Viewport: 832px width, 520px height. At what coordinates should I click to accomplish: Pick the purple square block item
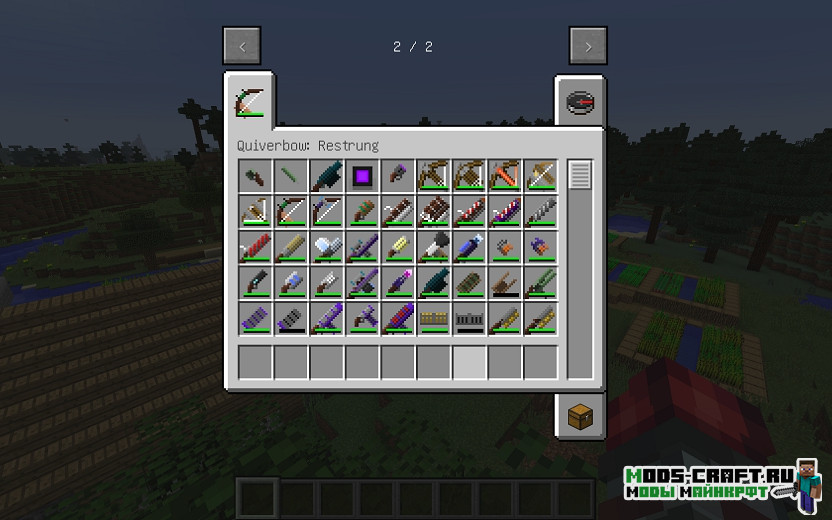pos(363,176)
